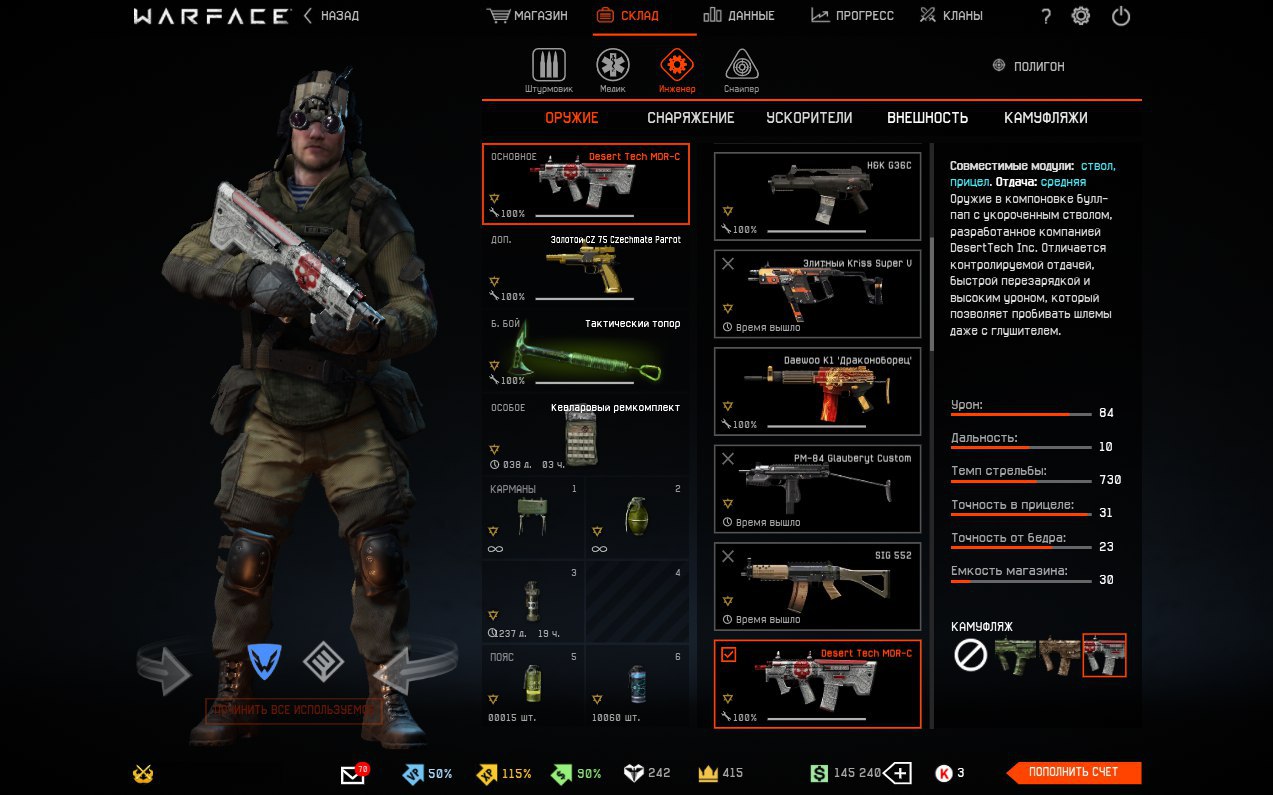Click the power quit icon
The height and width of the screenshot is (795, 1273).
[x=1121, y=16]
